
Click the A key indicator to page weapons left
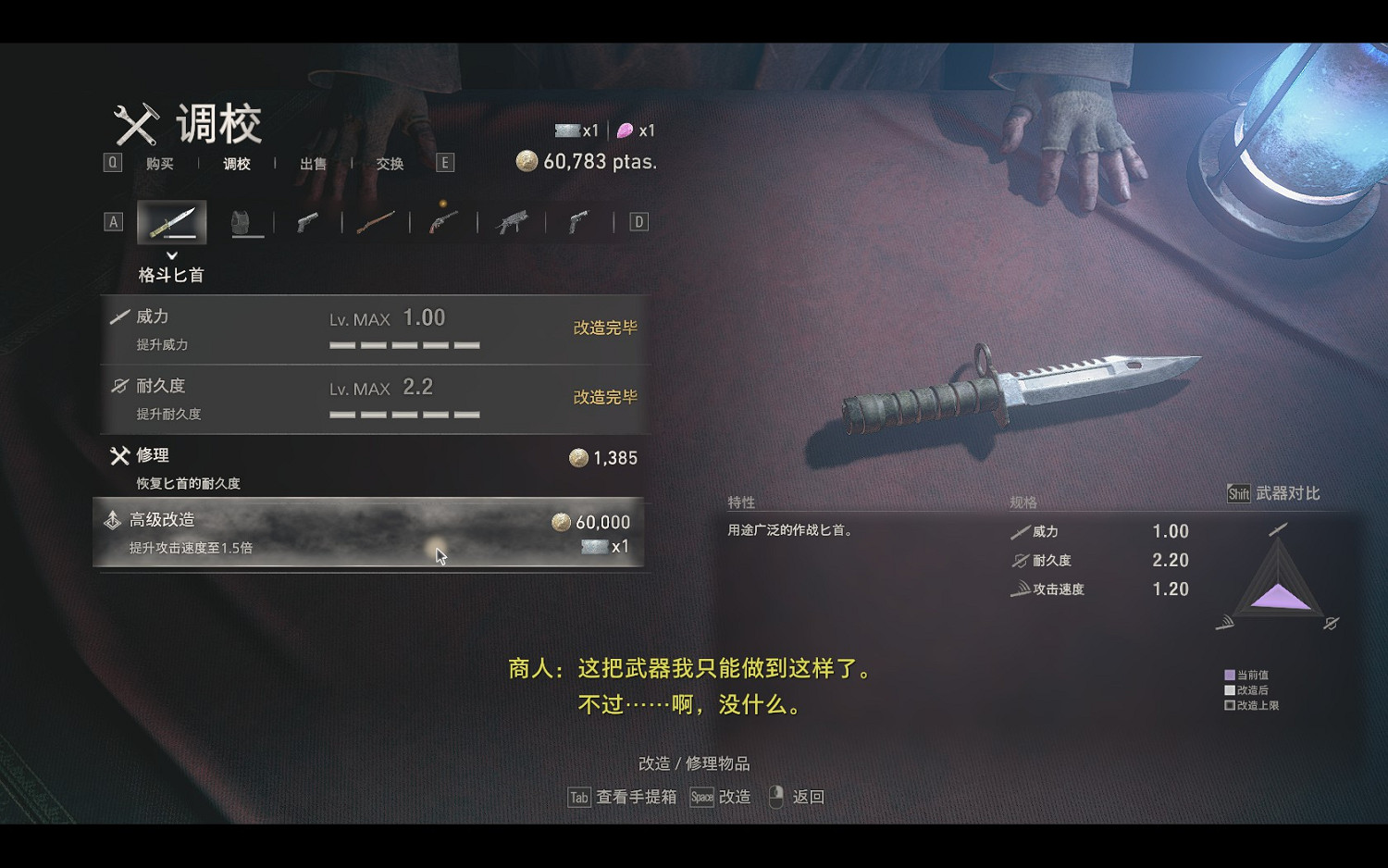[113, 221]
